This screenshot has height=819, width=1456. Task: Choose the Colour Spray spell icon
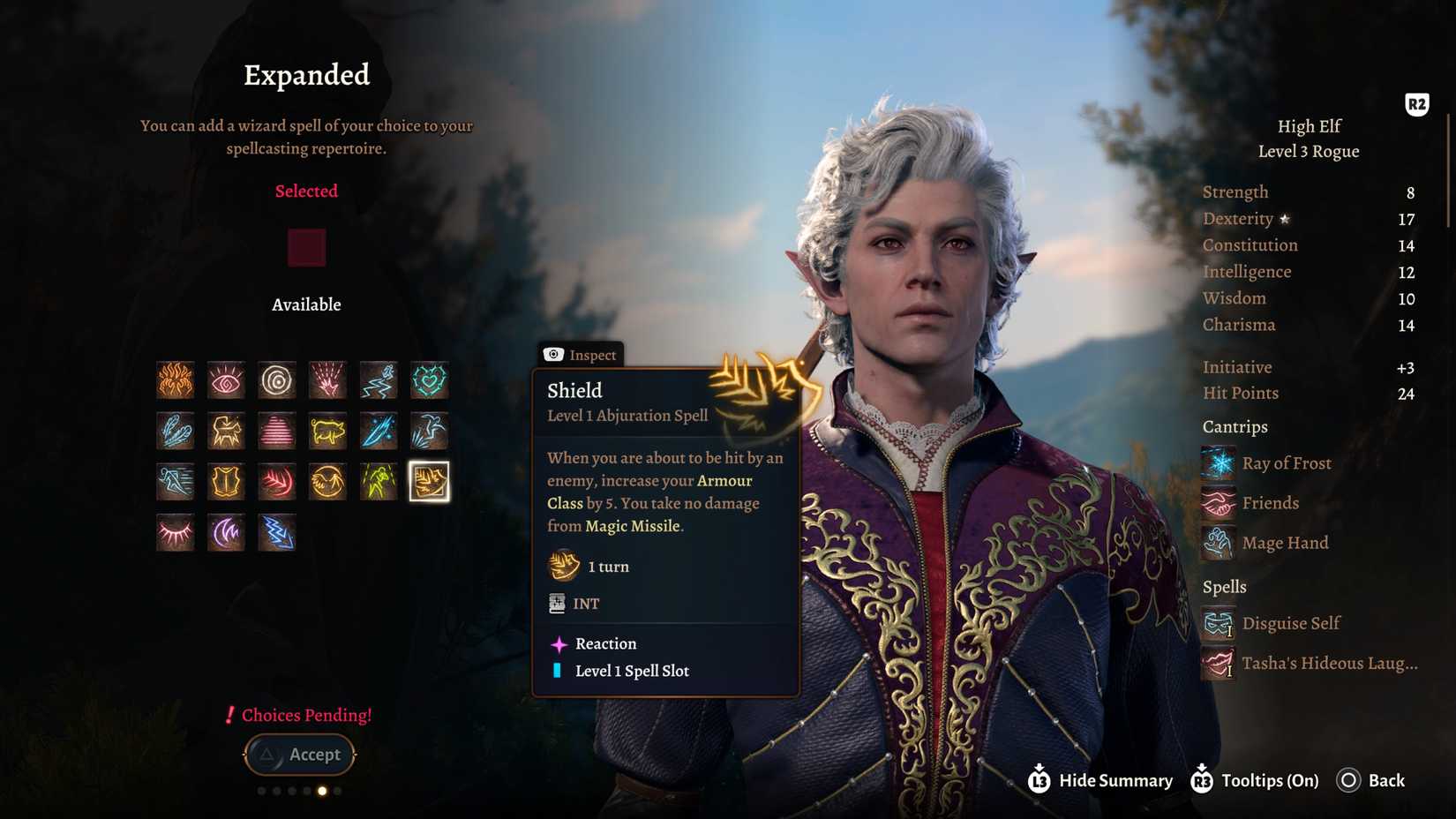click(327, 380)
